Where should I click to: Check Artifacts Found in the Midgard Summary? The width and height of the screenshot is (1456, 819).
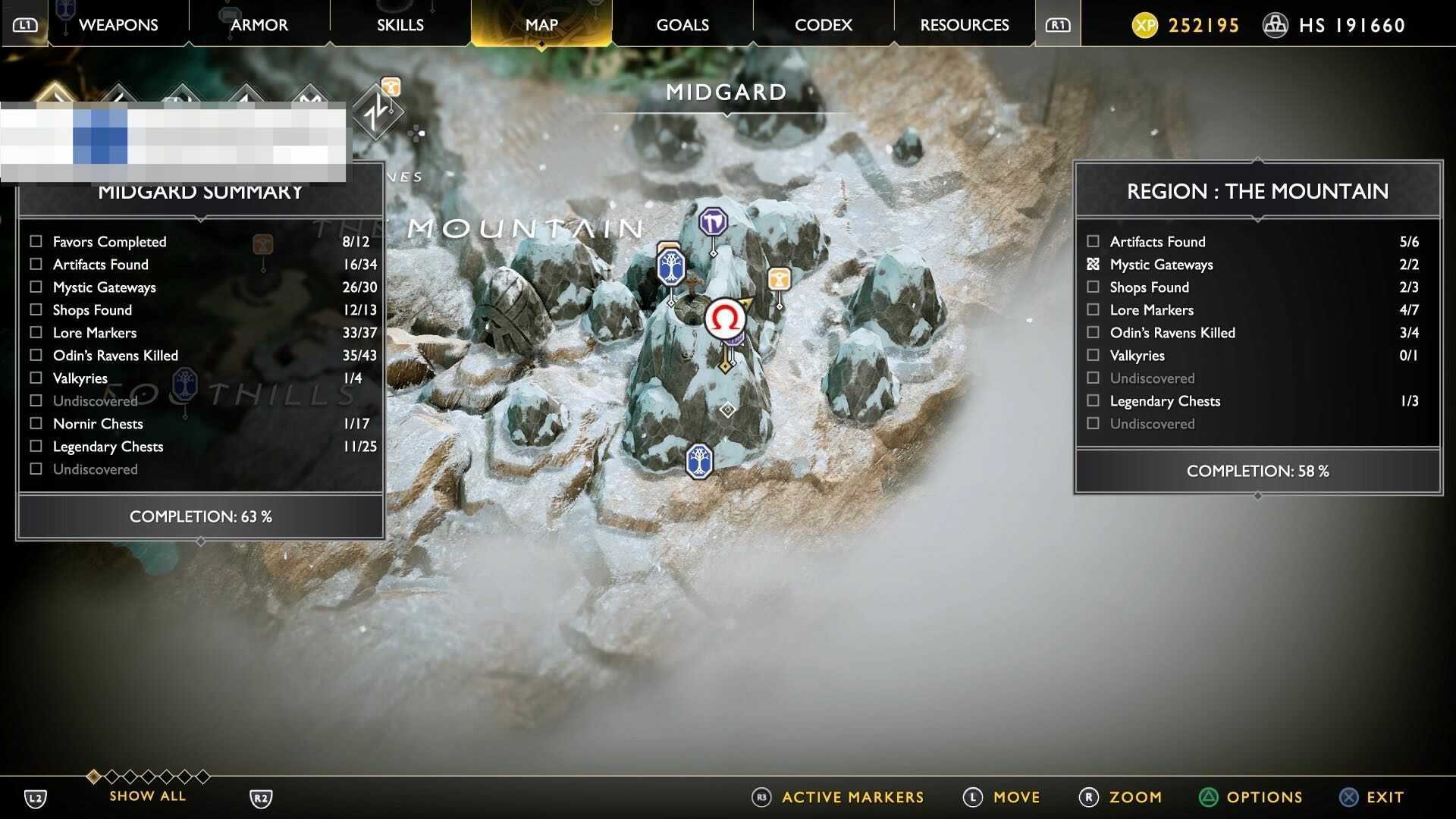(x=36, y=264)
